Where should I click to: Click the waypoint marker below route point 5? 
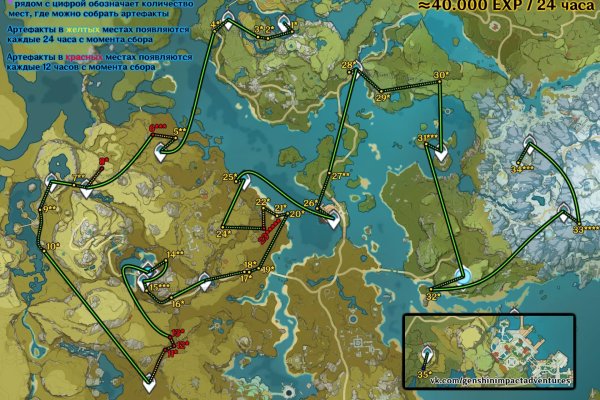click(x=162, y=153)
